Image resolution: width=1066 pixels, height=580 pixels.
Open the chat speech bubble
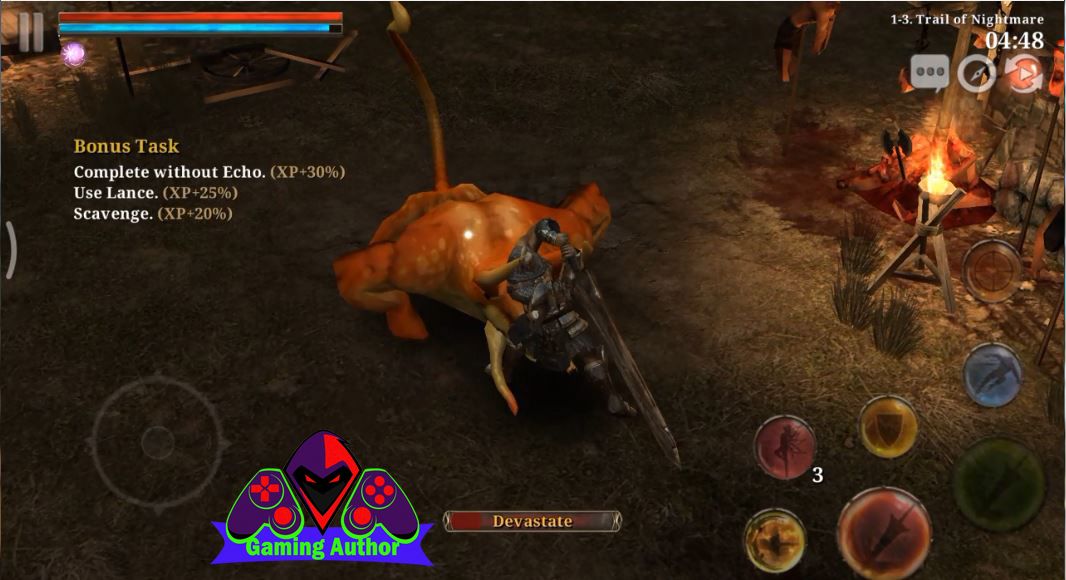(929, 74)
